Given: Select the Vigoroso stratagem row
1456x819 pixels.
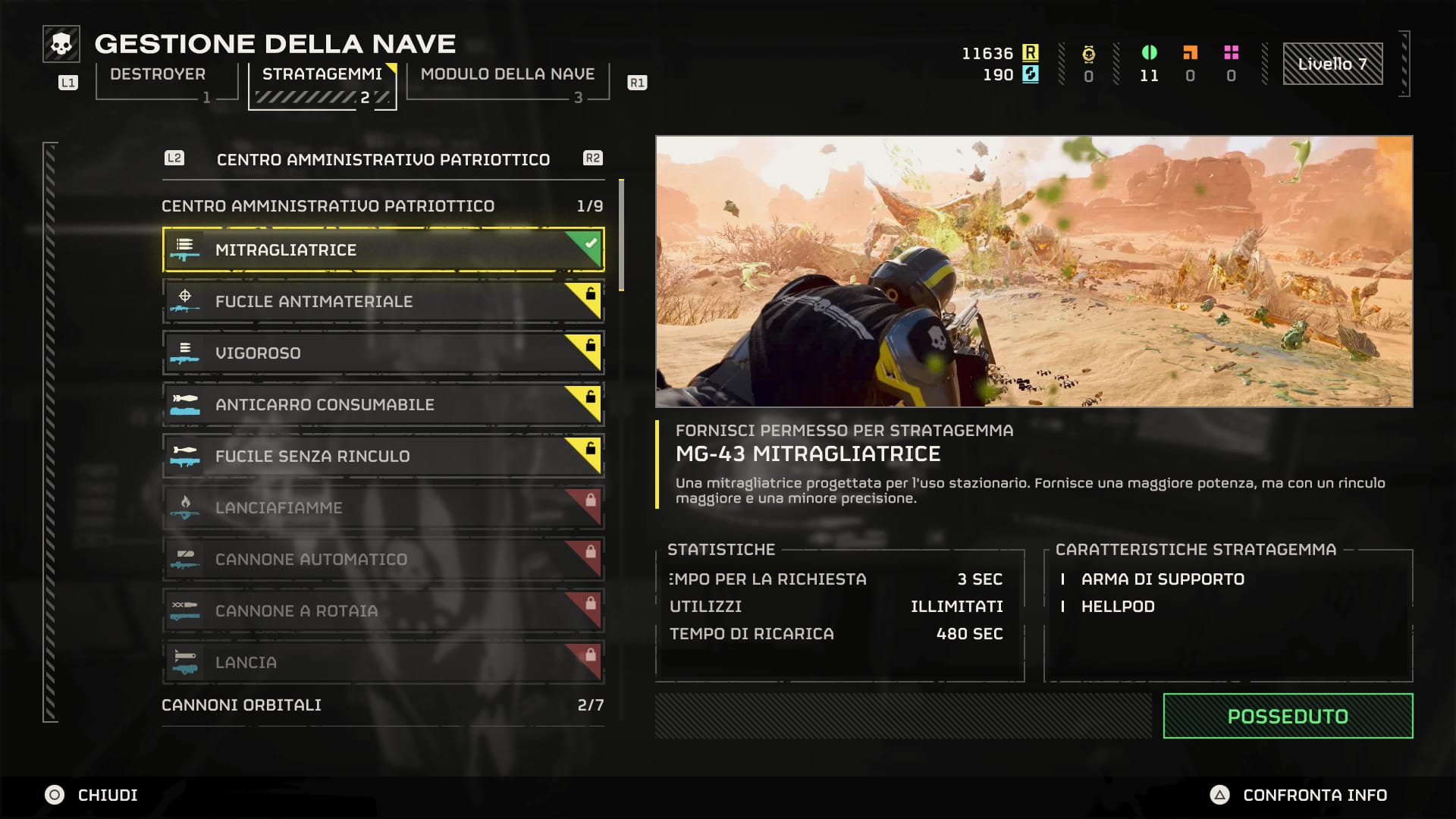Looking at the screenshot, I should tap(383, 353).
